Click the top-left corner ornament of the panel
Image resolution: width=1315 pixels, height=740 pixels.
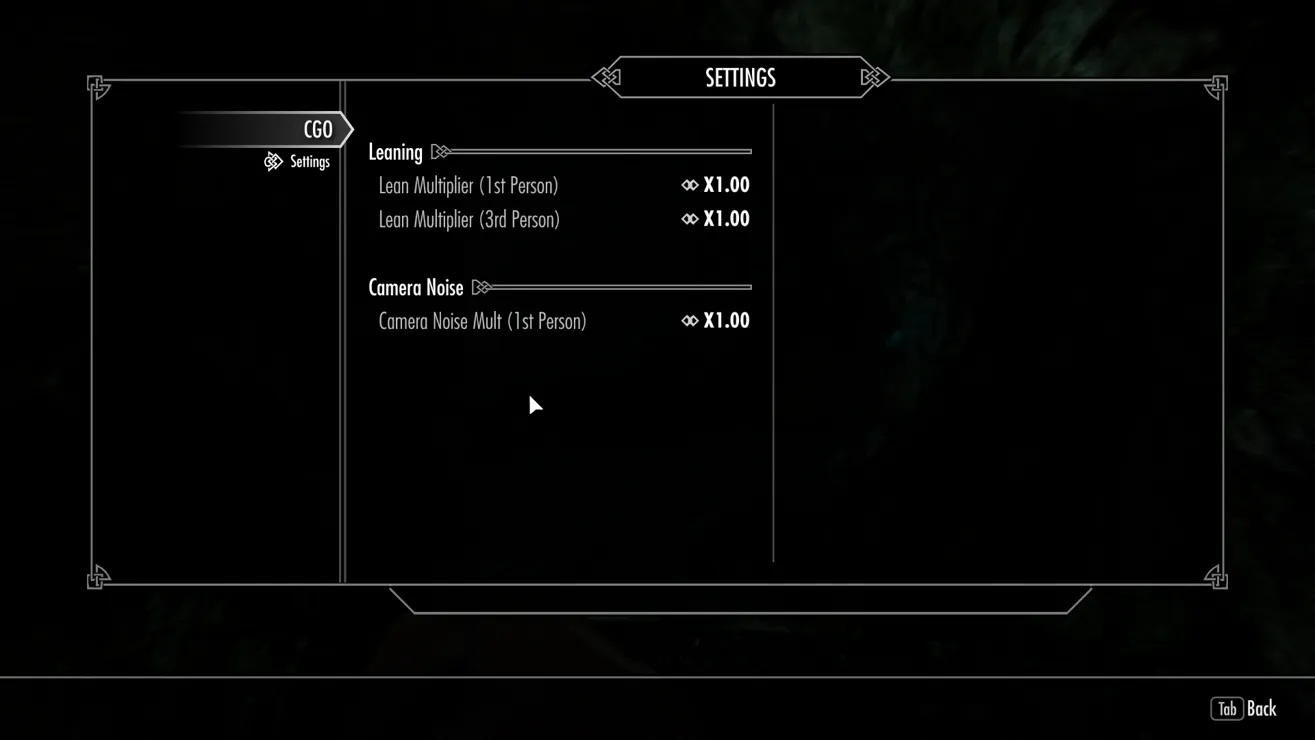tap(97, 88)
